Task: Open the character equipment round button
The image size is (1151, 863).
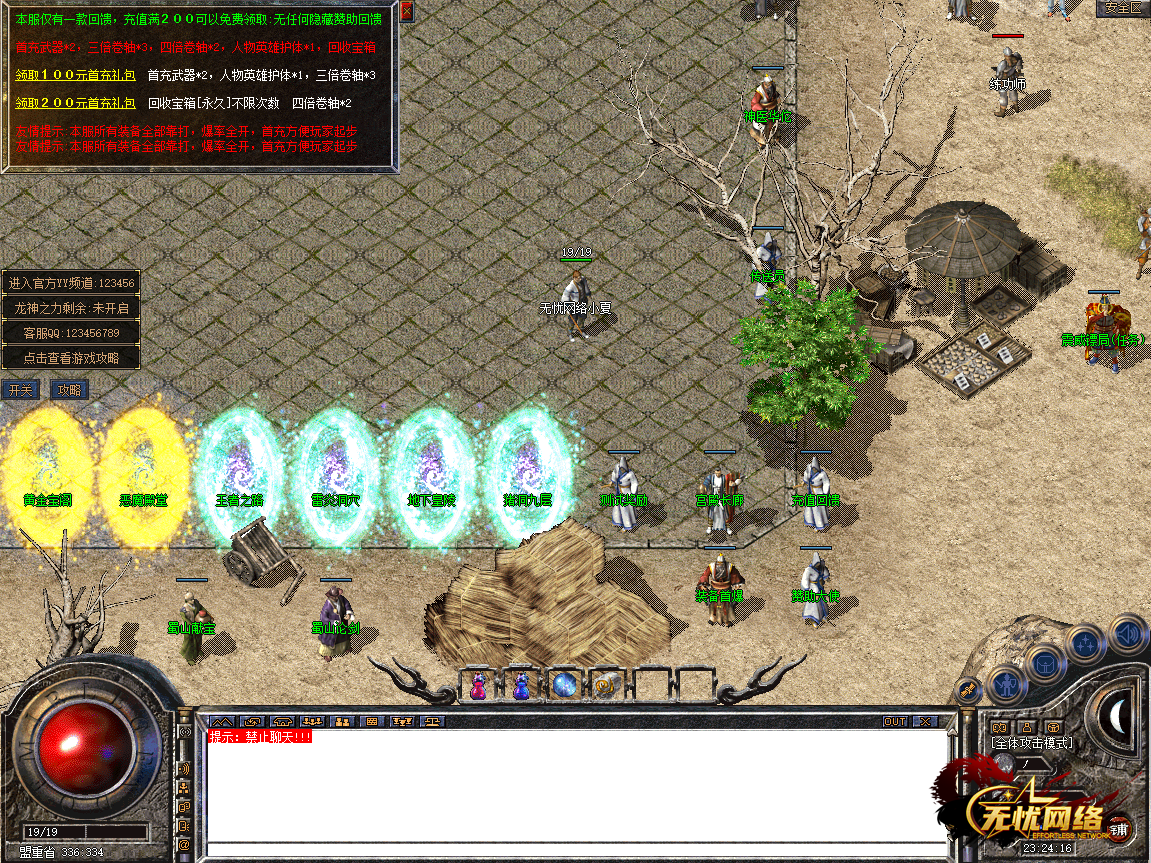Action: click(1007, 685)
